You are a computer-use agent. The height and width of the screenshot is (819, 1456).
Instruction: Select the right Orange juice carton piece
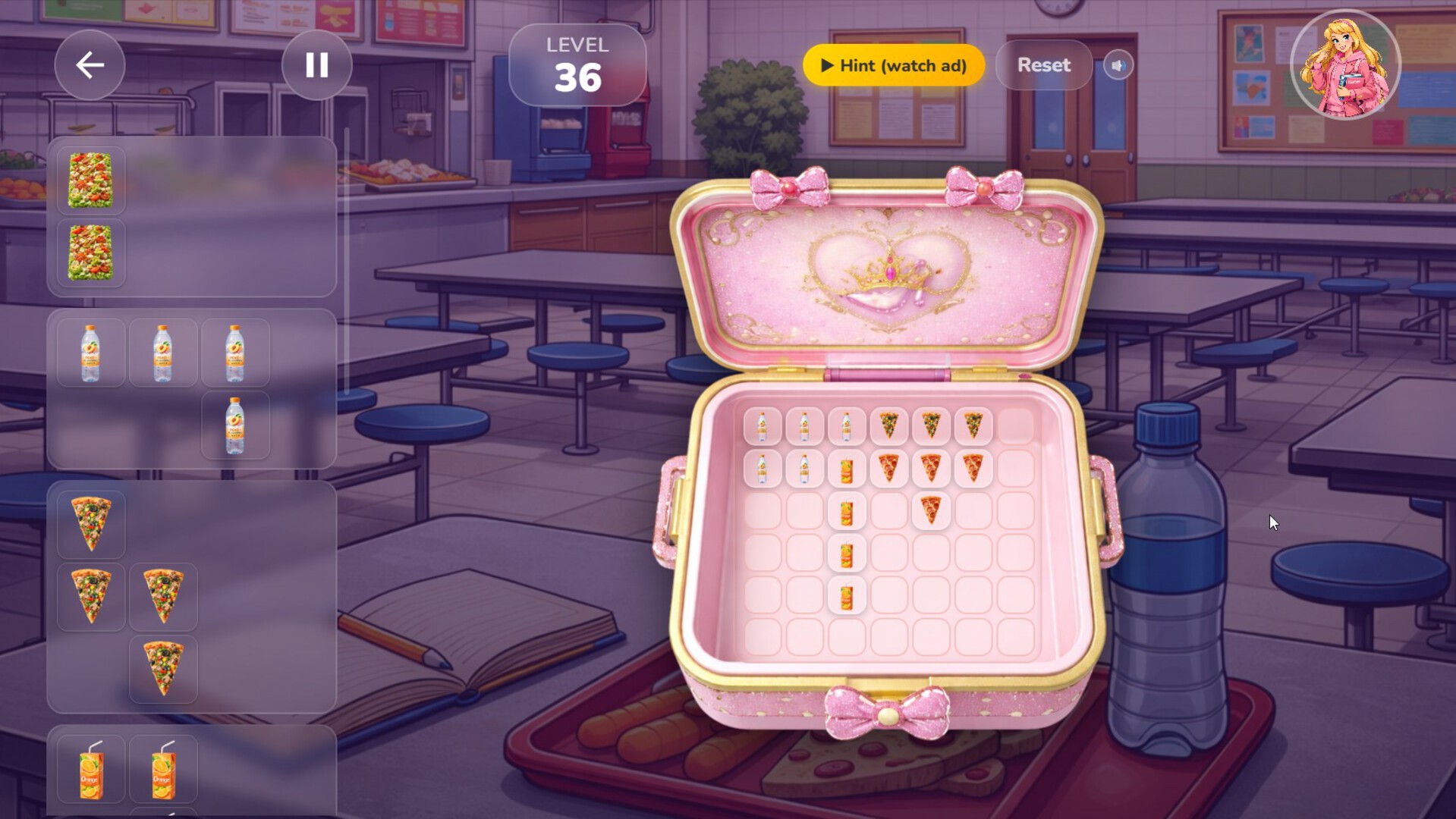tap(163, 769)
